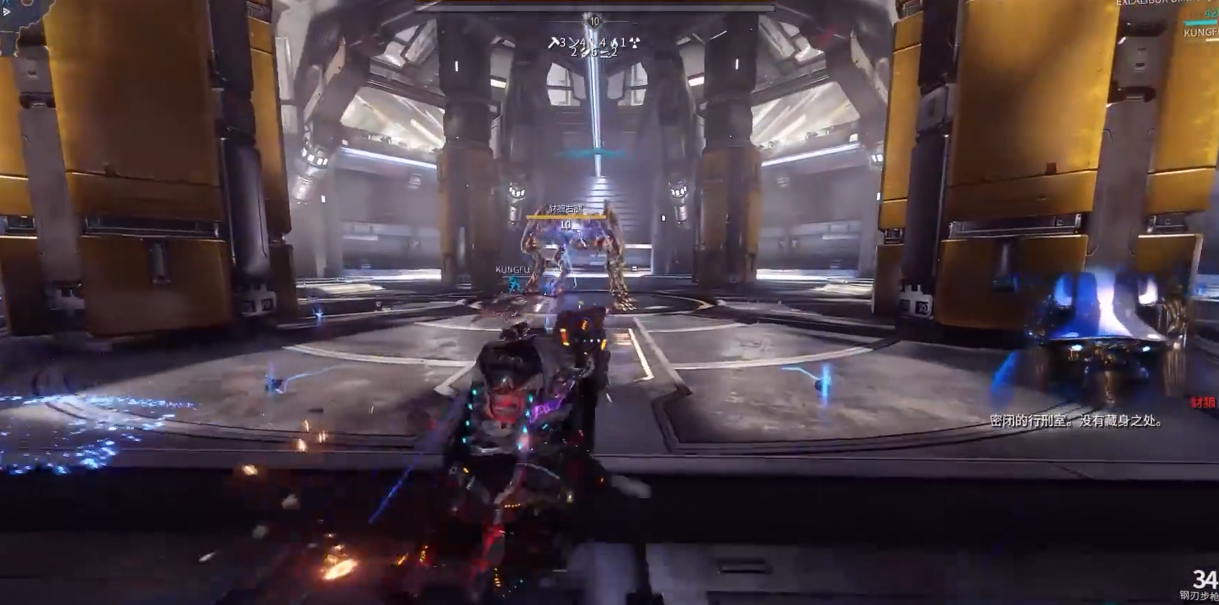
Task: Select the Excalibur player entry in squad list
Action: click(1166, 4)
